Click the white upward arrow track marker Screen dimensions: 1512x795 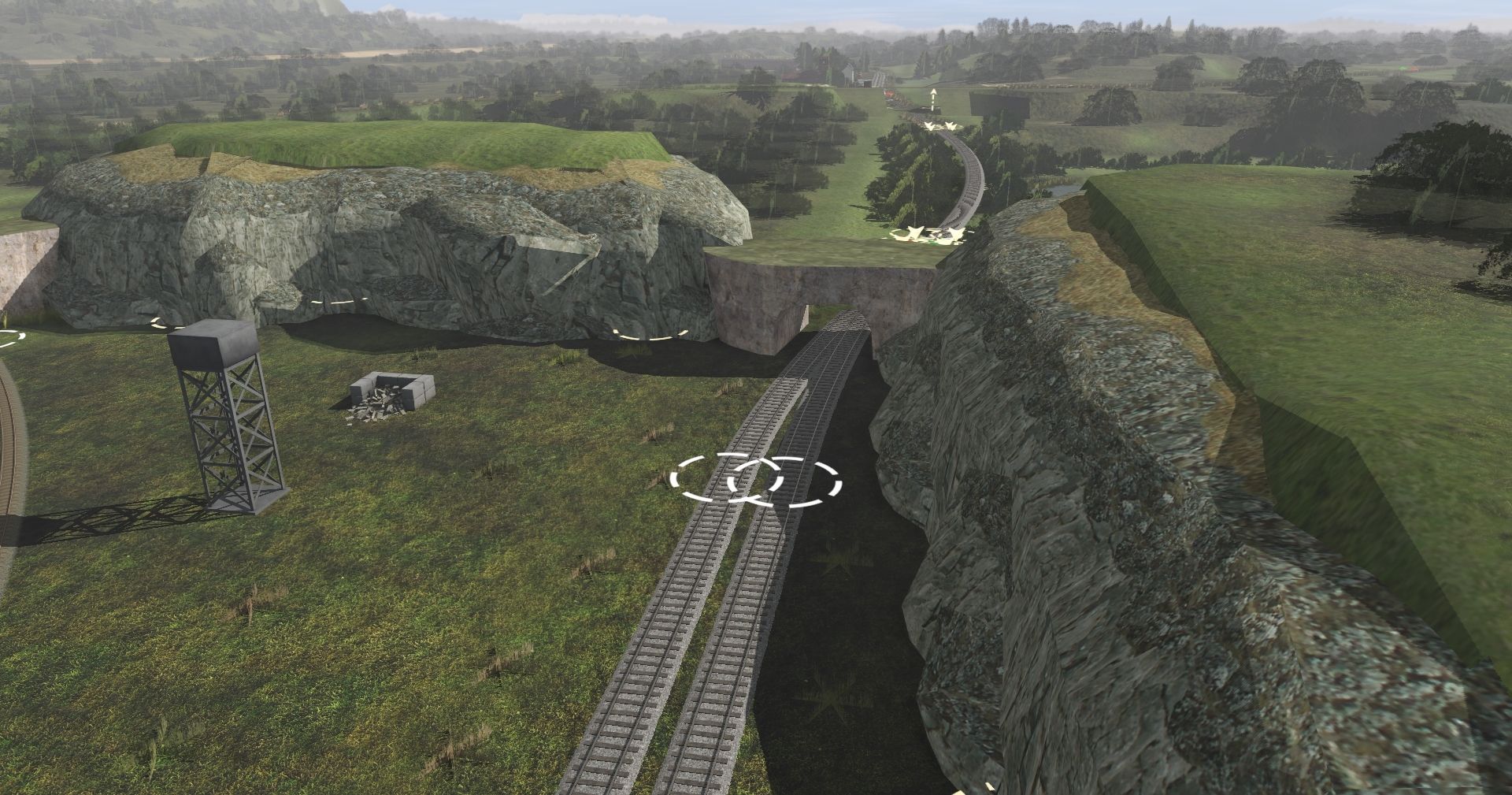tap(934, 98)
